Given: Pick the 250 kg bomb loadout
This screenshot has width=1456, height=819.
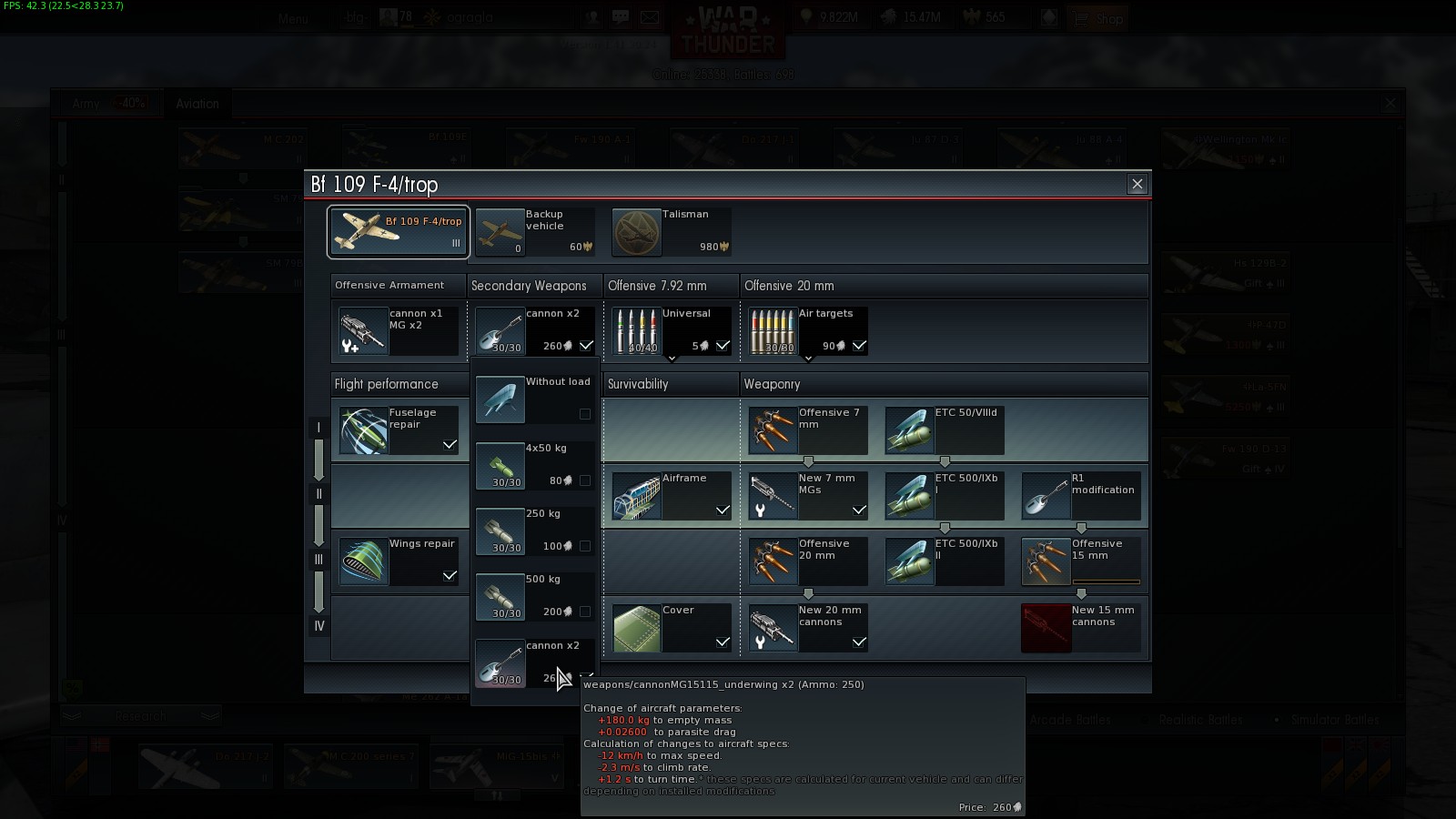Looking at the screenshot, I should pos(534,531).
